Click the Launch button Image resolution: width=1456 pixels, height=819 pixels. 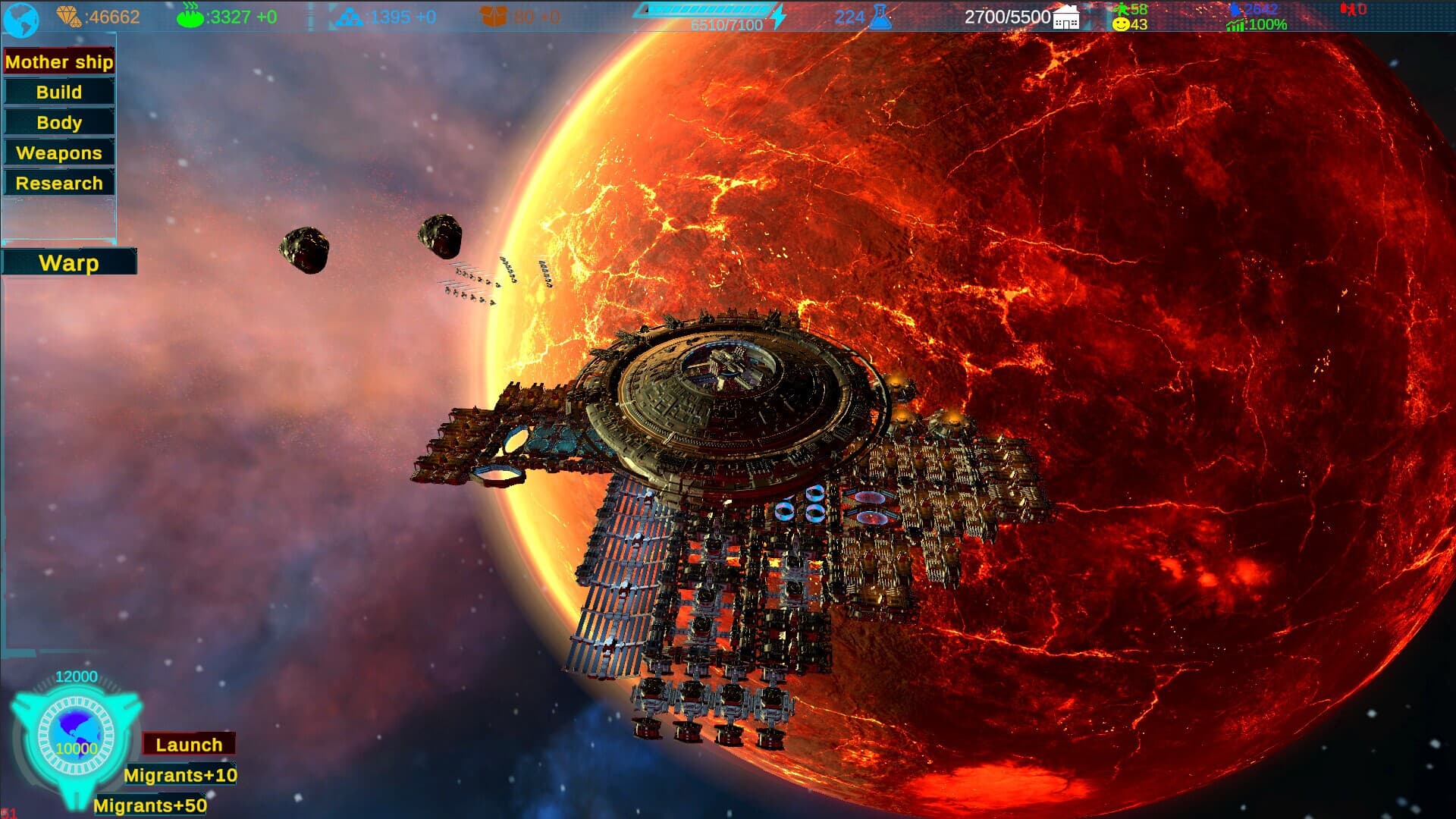click(189, 744)
